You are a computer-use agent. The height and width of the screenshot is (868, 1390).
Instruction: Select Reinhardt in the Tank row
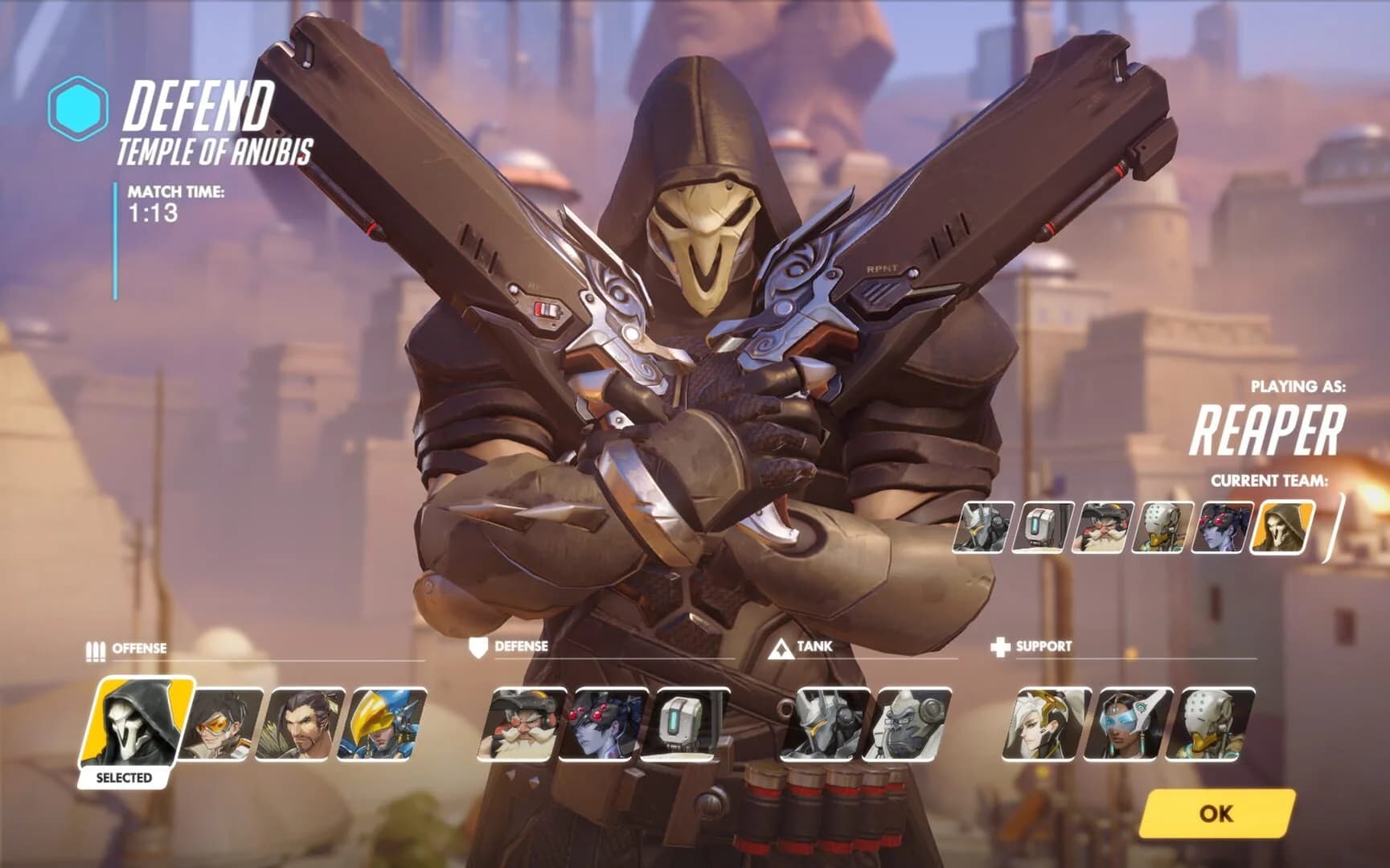pos(826,724)
